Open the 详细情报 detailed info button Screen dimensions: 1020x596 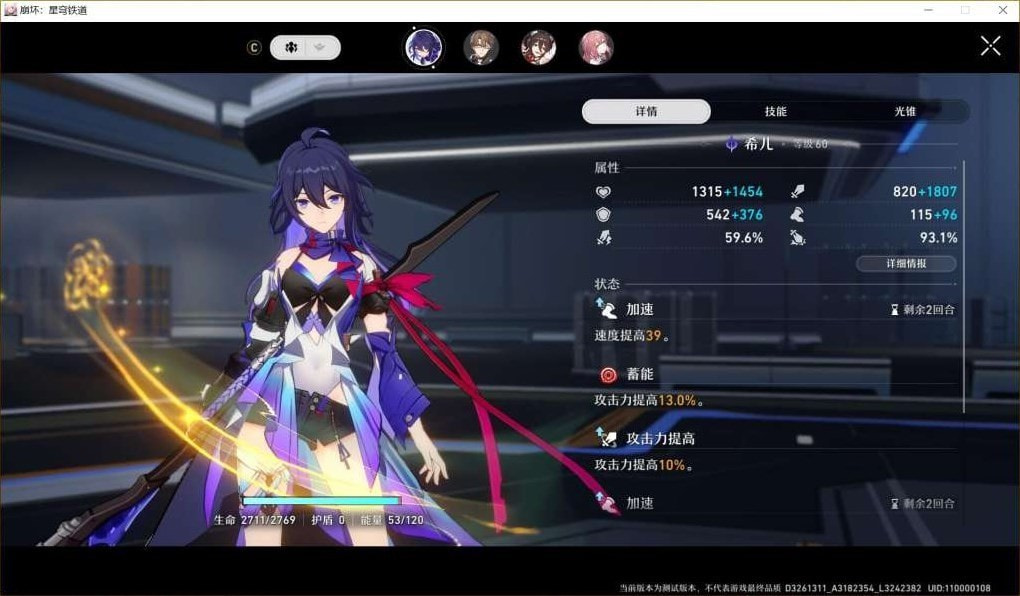[906, 264]
